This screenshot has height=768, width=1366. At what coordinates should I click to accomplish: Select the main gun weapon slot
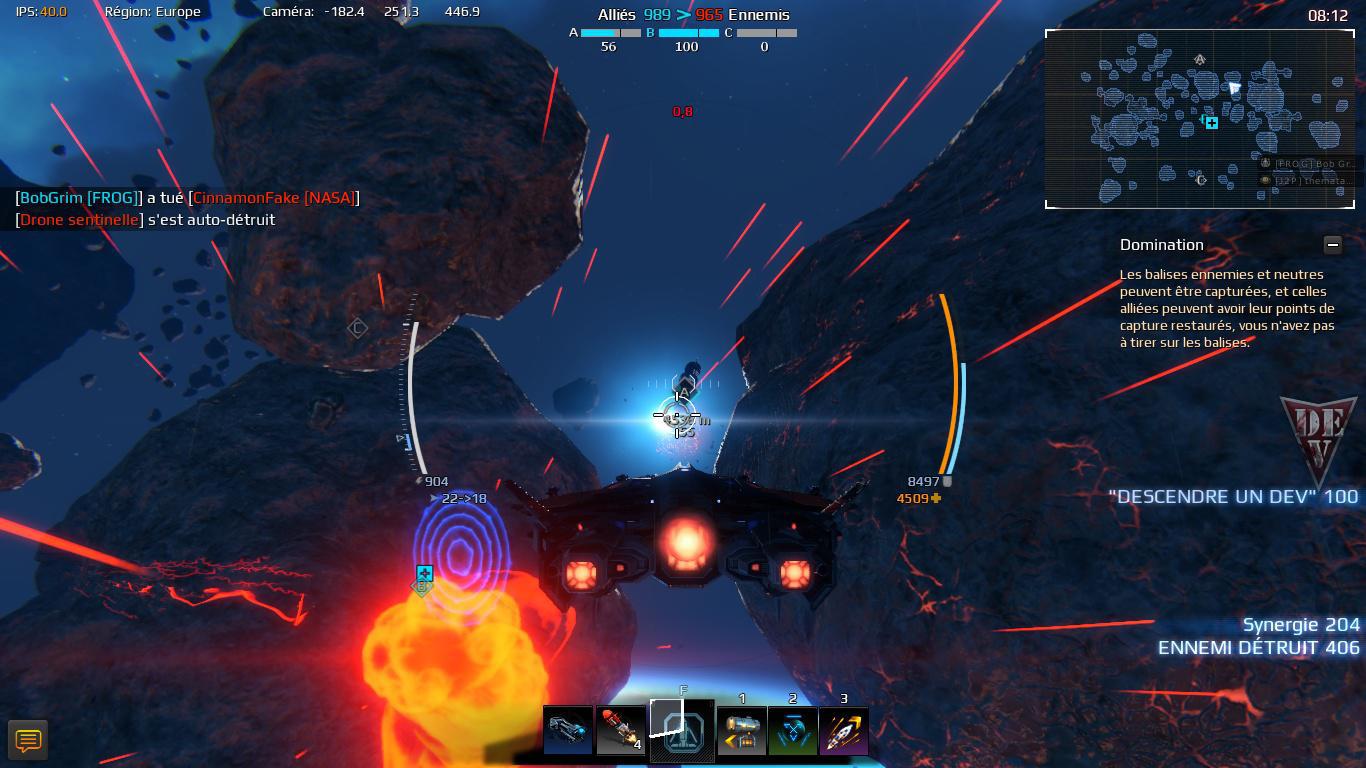[x=568, y=731]
